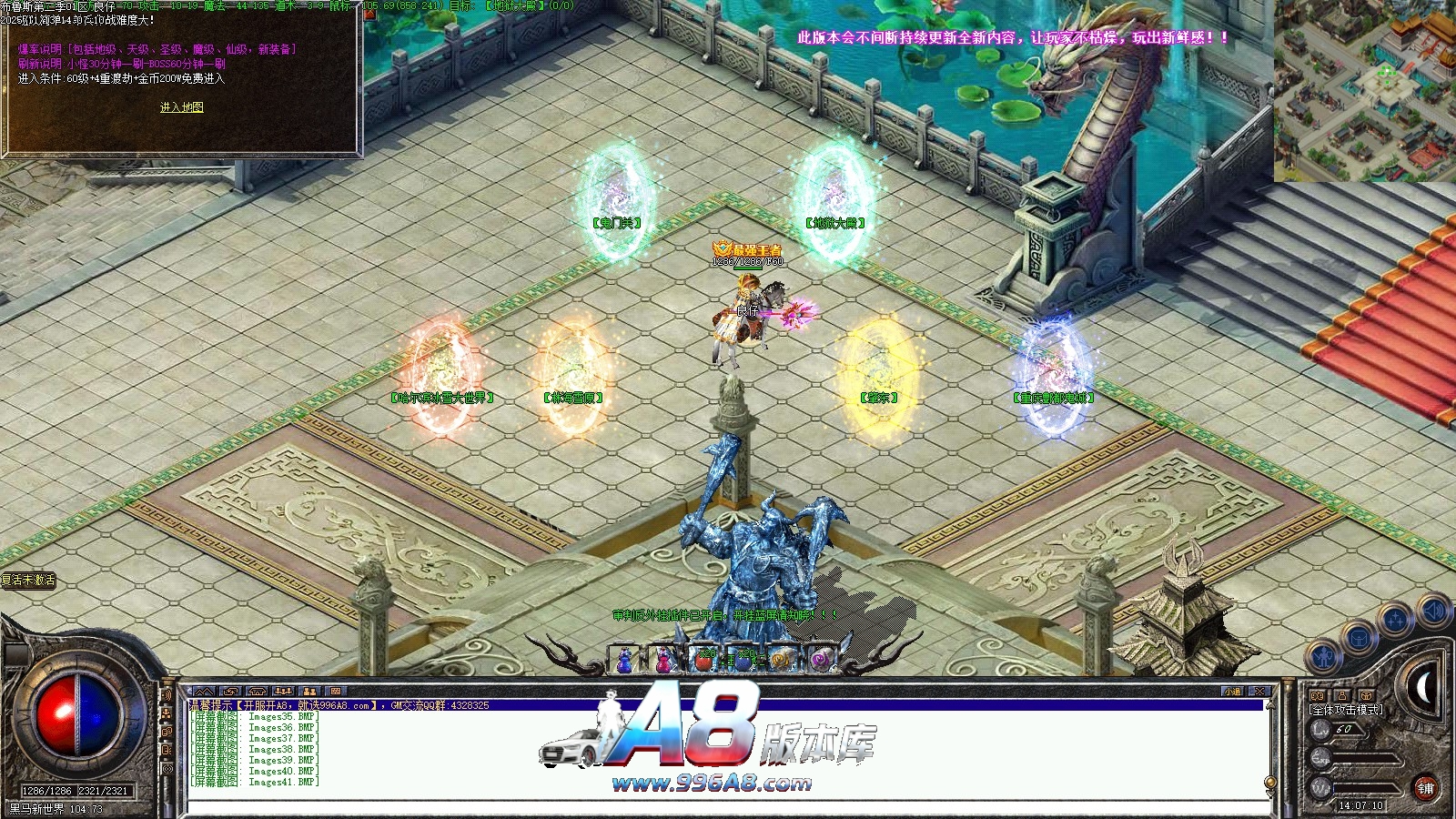
Task: Click the 小退 logout button
Action: tap(1233, 692)
